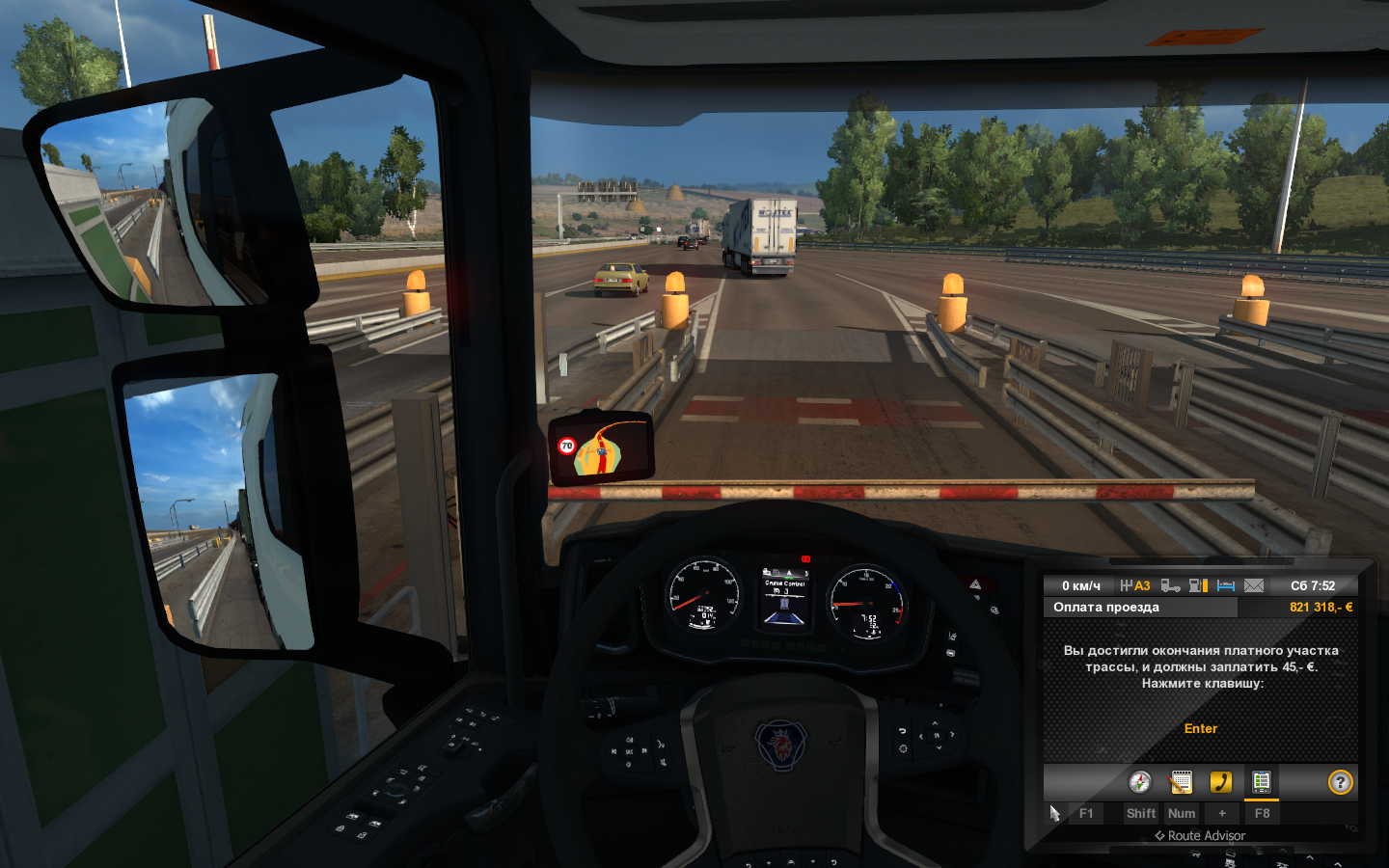
Task: Click the fuel pump indicator icon
Action: (1199, 585)
